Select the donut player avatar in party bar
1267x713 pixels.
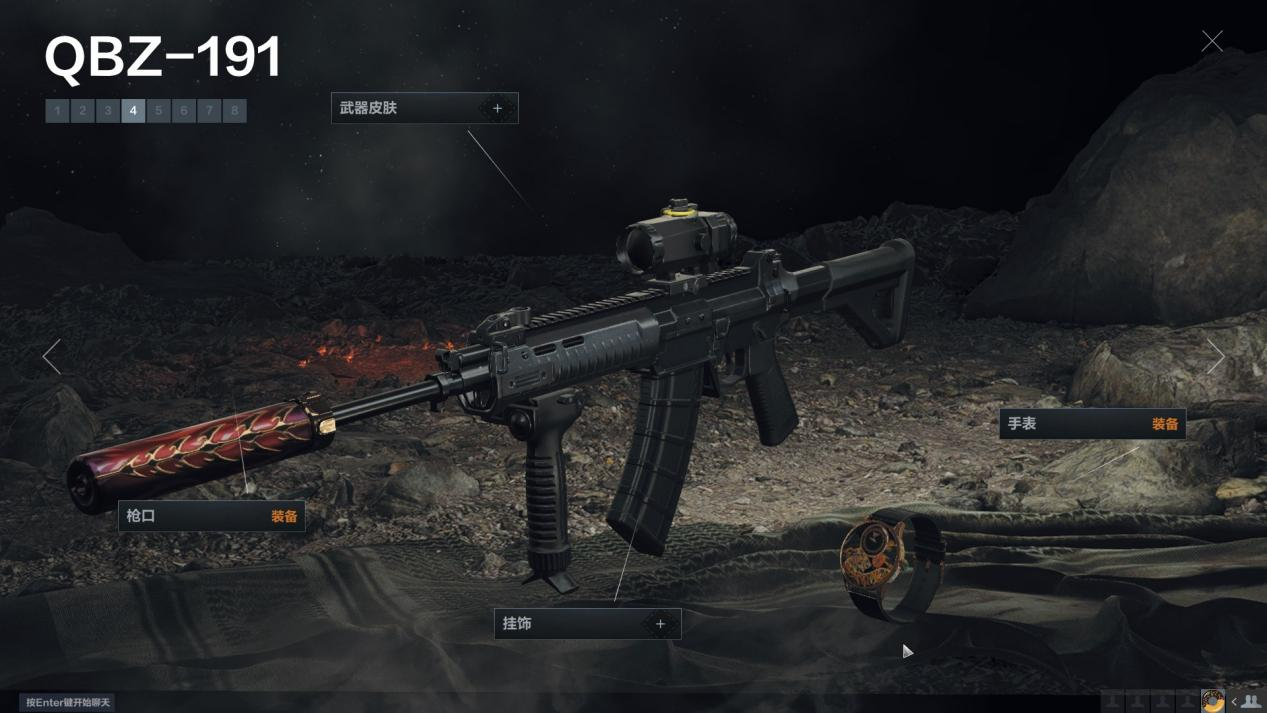click(1213, 702)
